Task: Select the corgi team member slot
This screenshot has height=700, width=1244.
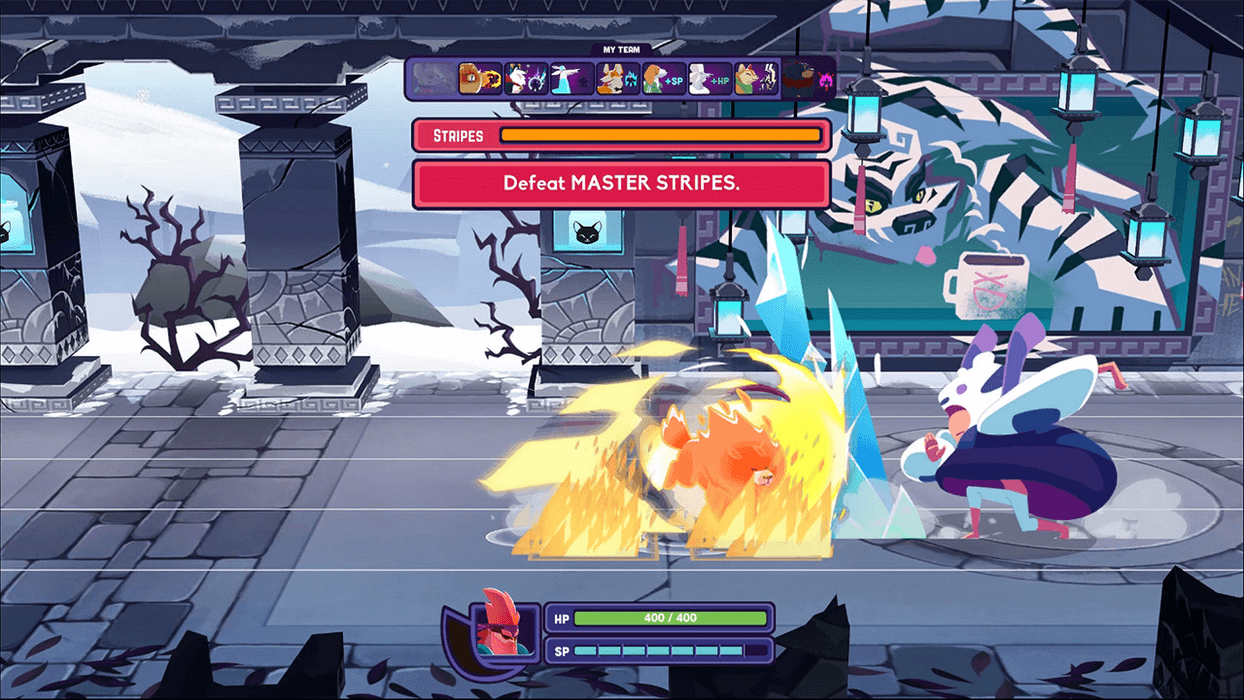Action: 617,78
